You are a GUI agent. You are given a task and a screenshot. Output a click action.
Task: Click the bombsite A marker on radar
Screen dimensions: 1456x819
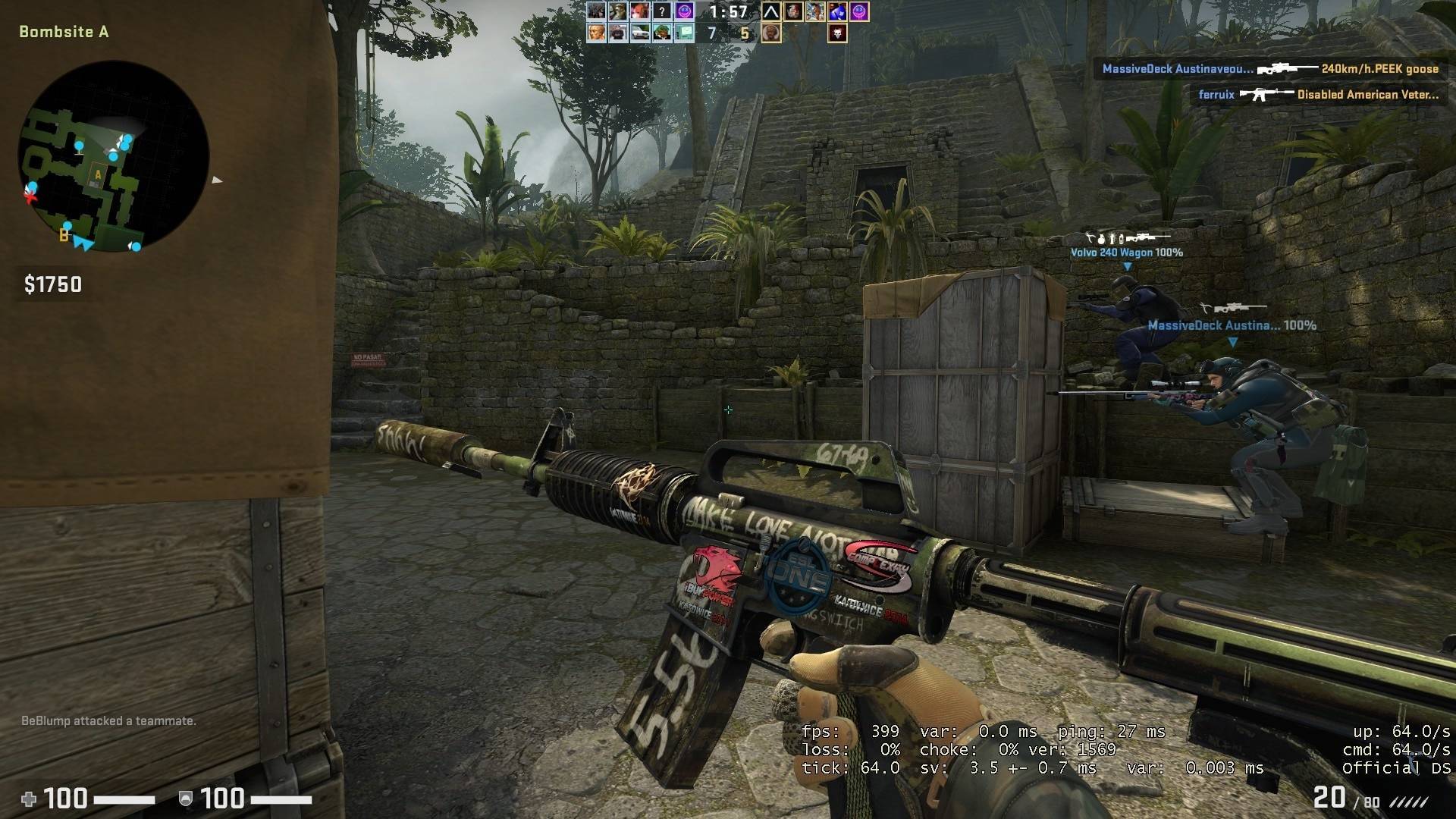point(98,175)
